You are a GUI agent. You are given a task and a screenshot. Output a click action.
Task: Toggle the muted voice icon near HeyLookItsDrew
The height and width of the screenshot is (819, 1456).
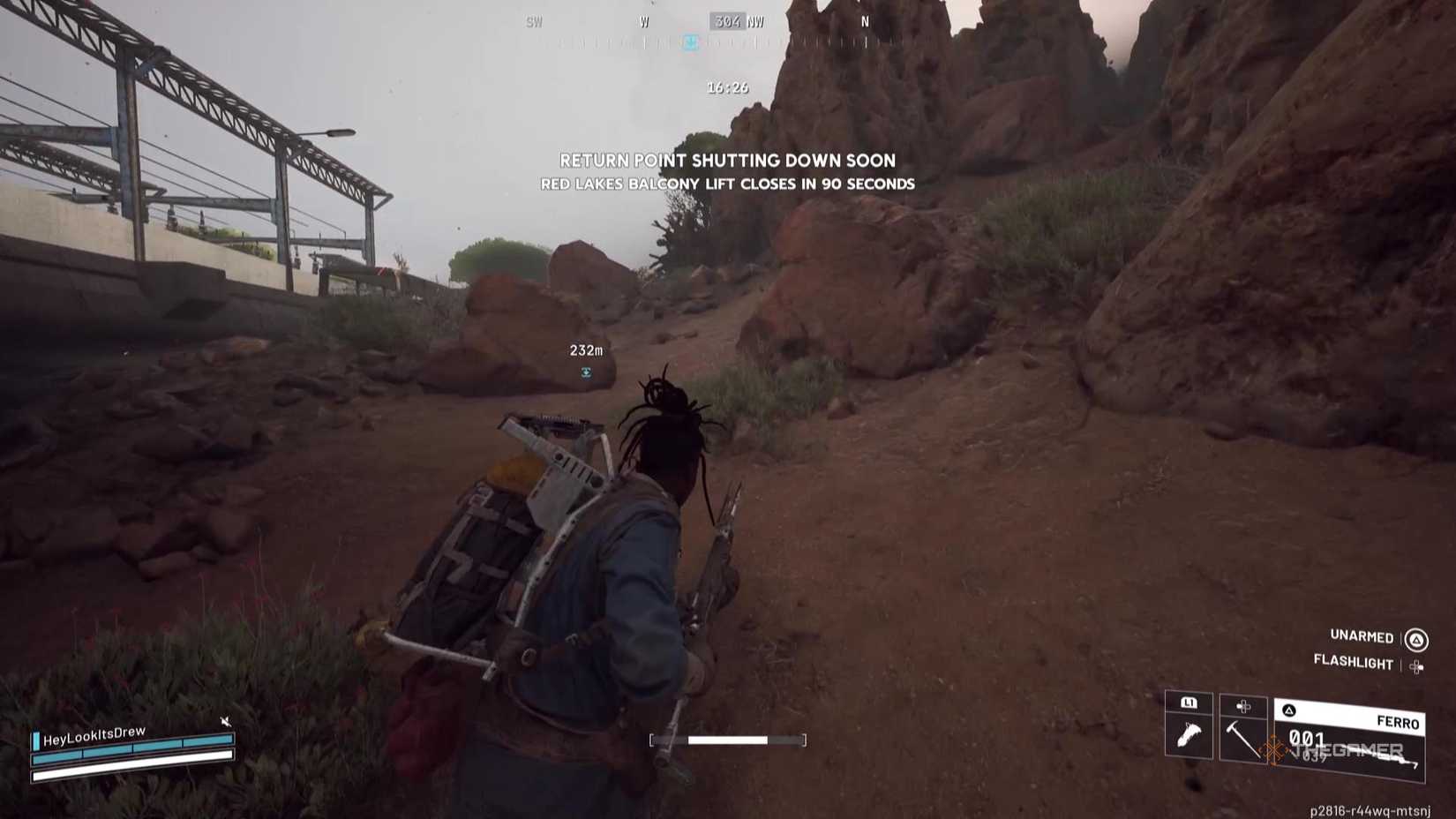(225, 721)
